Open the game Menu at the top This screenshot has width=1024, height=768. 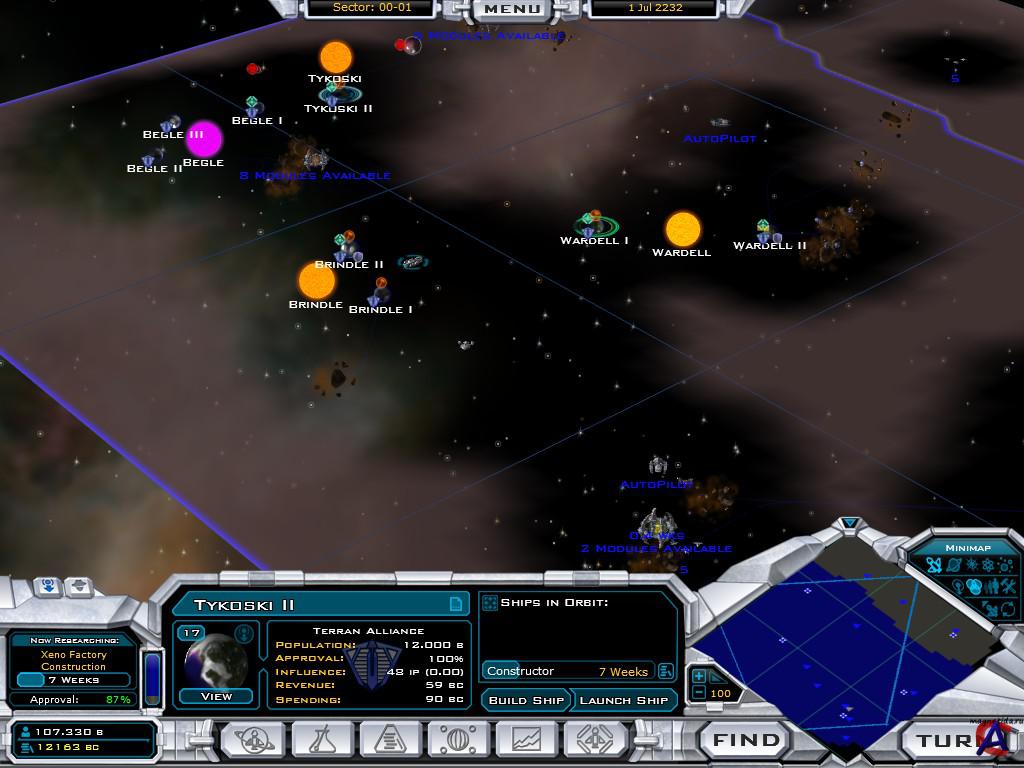(512, 9)
